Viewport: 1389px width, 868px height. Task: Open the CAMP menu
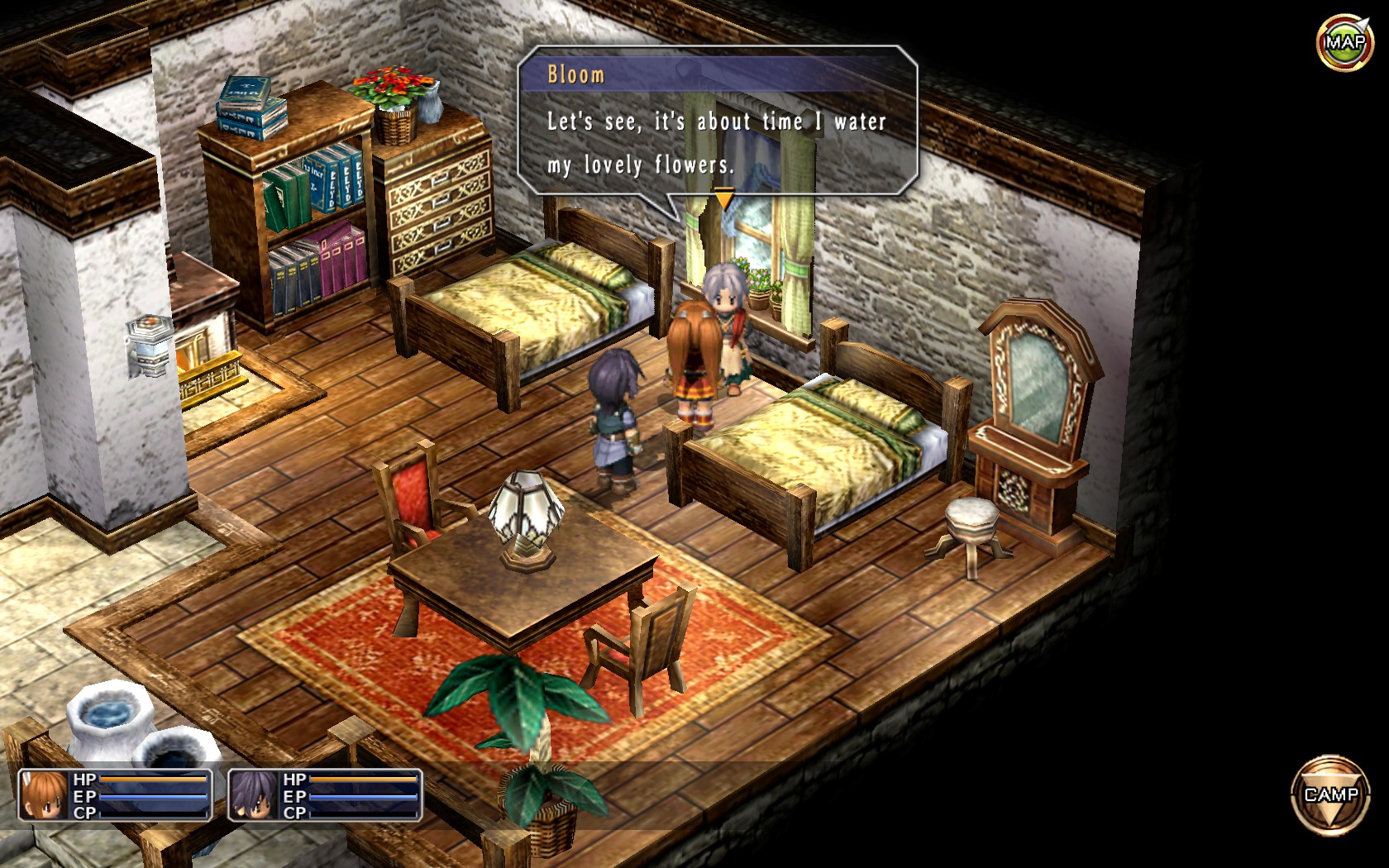point(1330,795)
